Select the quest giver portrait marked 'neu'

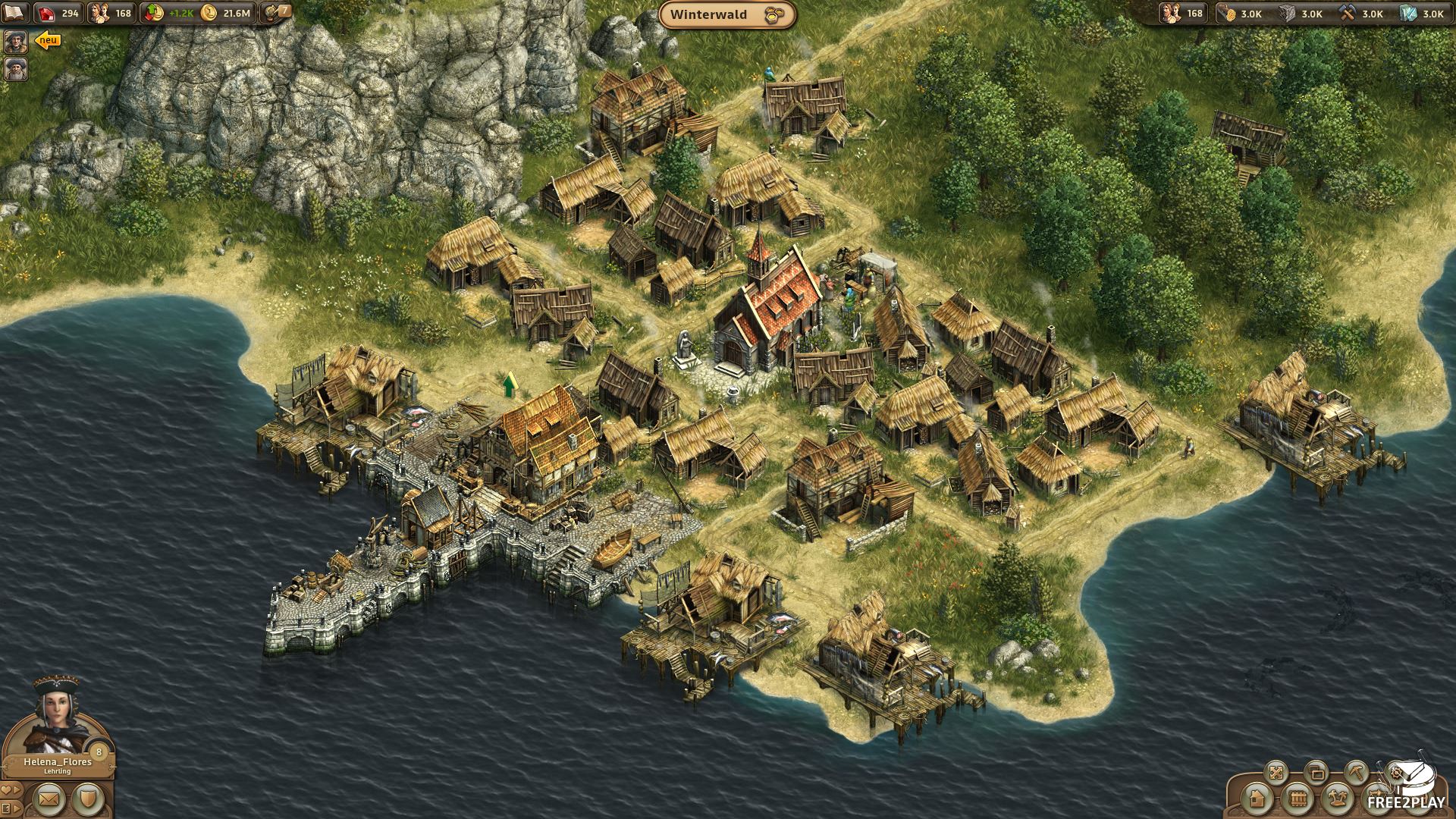(x=16, y=42)
